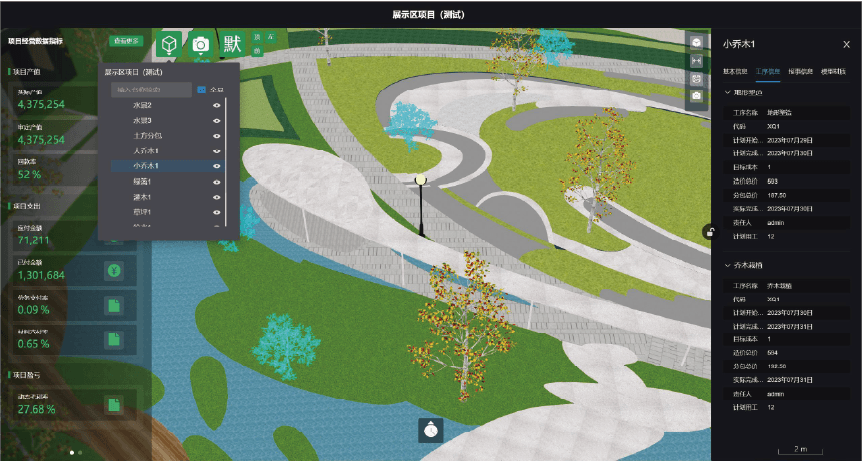Click the green 查看更多 button
Image resolution: width=862 pixels, height=462 pixels.
pyautogui.click(x=127, y=42)
